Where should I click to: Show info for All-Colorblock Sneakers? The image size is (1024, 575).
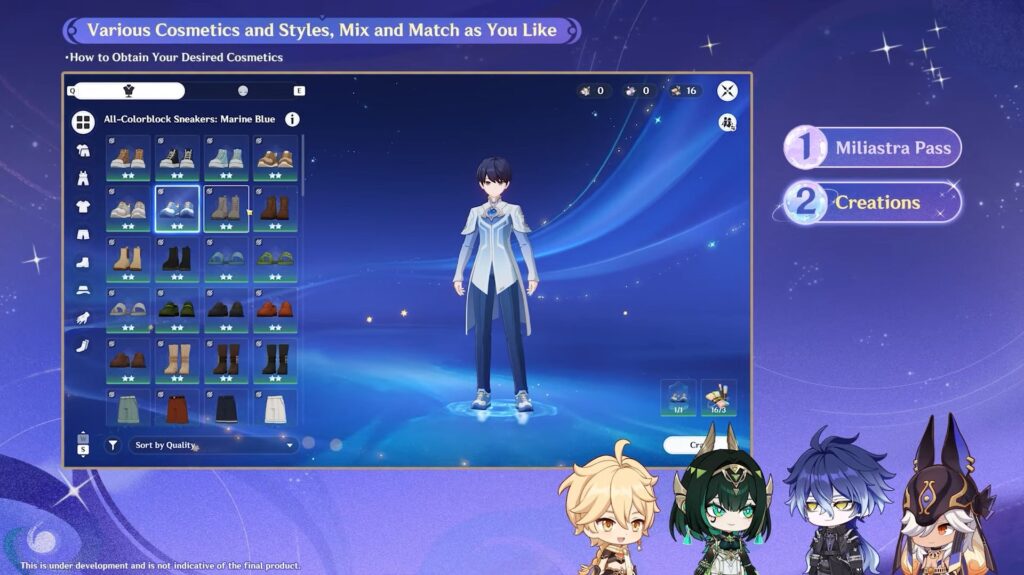point(292,119)
